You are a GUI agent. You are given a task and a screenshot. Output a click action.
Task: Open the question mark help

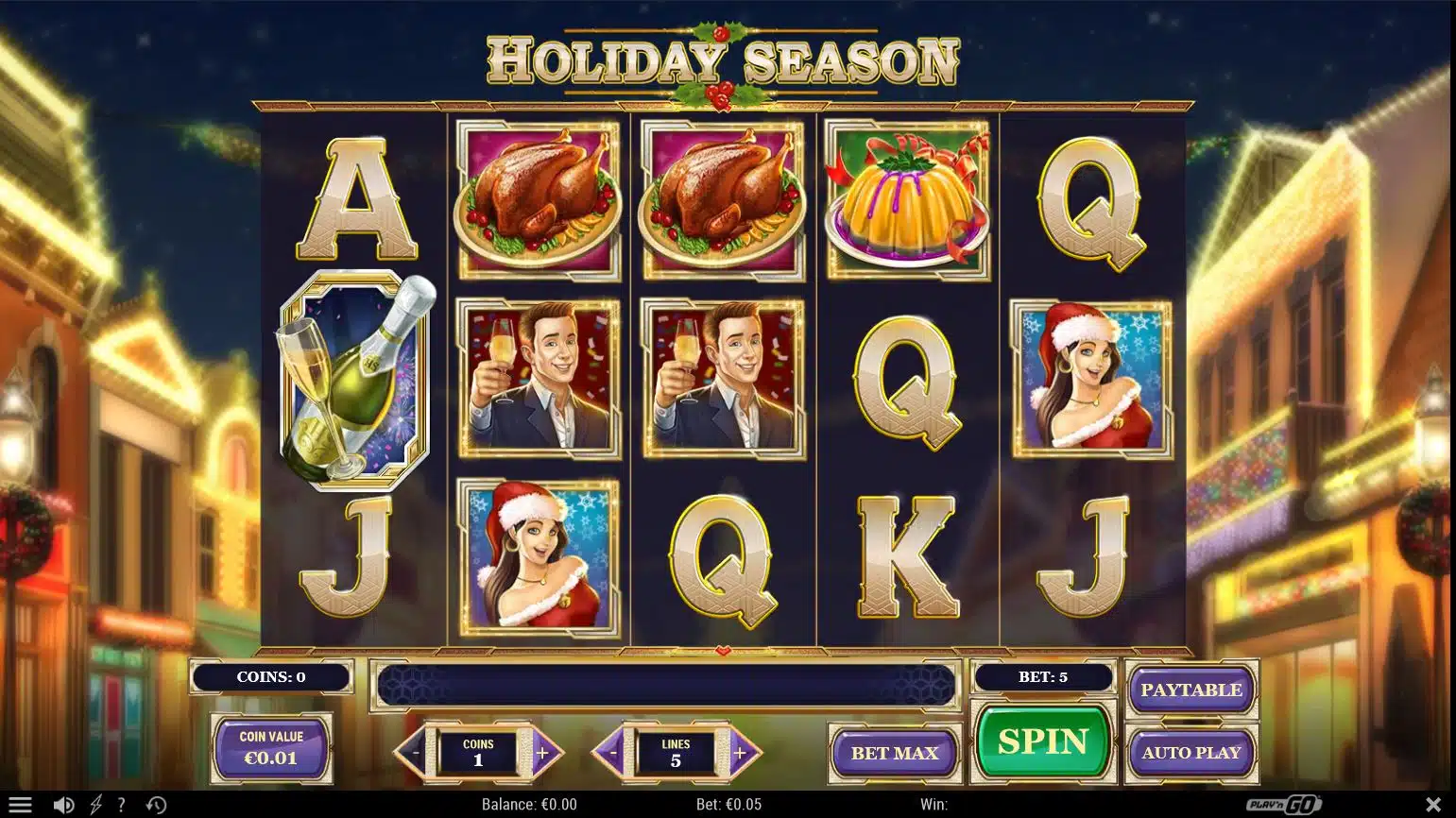click(121, 805)
